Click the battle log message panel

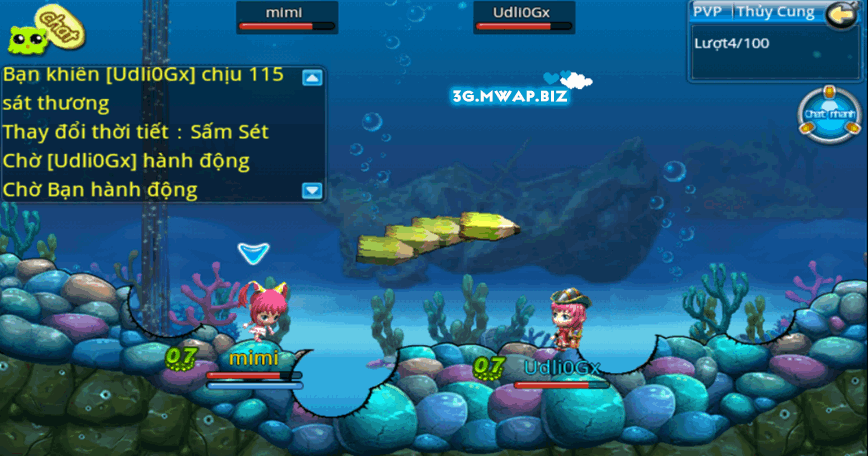tap(150, 132)
